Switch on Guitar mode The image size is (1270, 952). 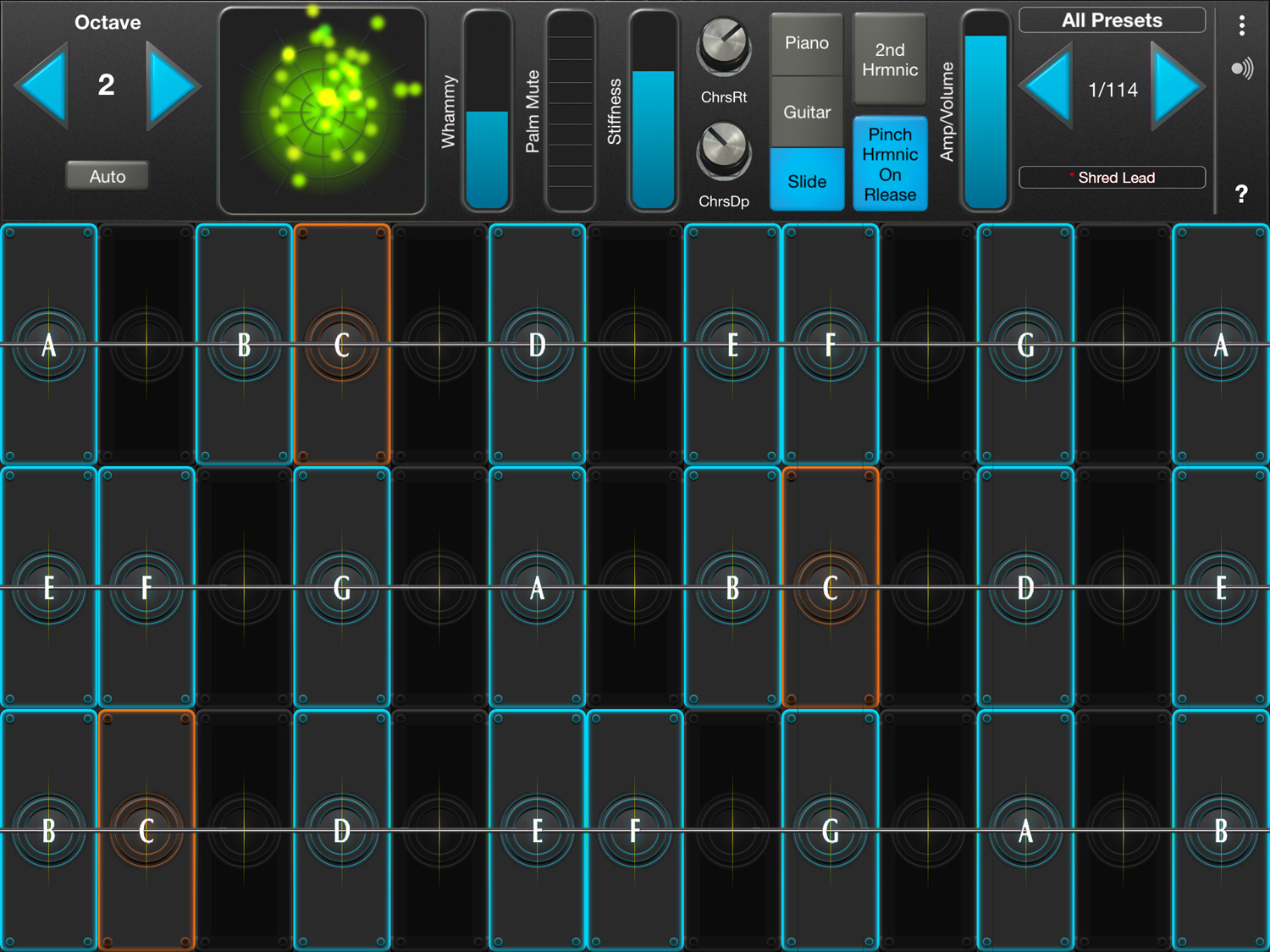coord(806,111)
